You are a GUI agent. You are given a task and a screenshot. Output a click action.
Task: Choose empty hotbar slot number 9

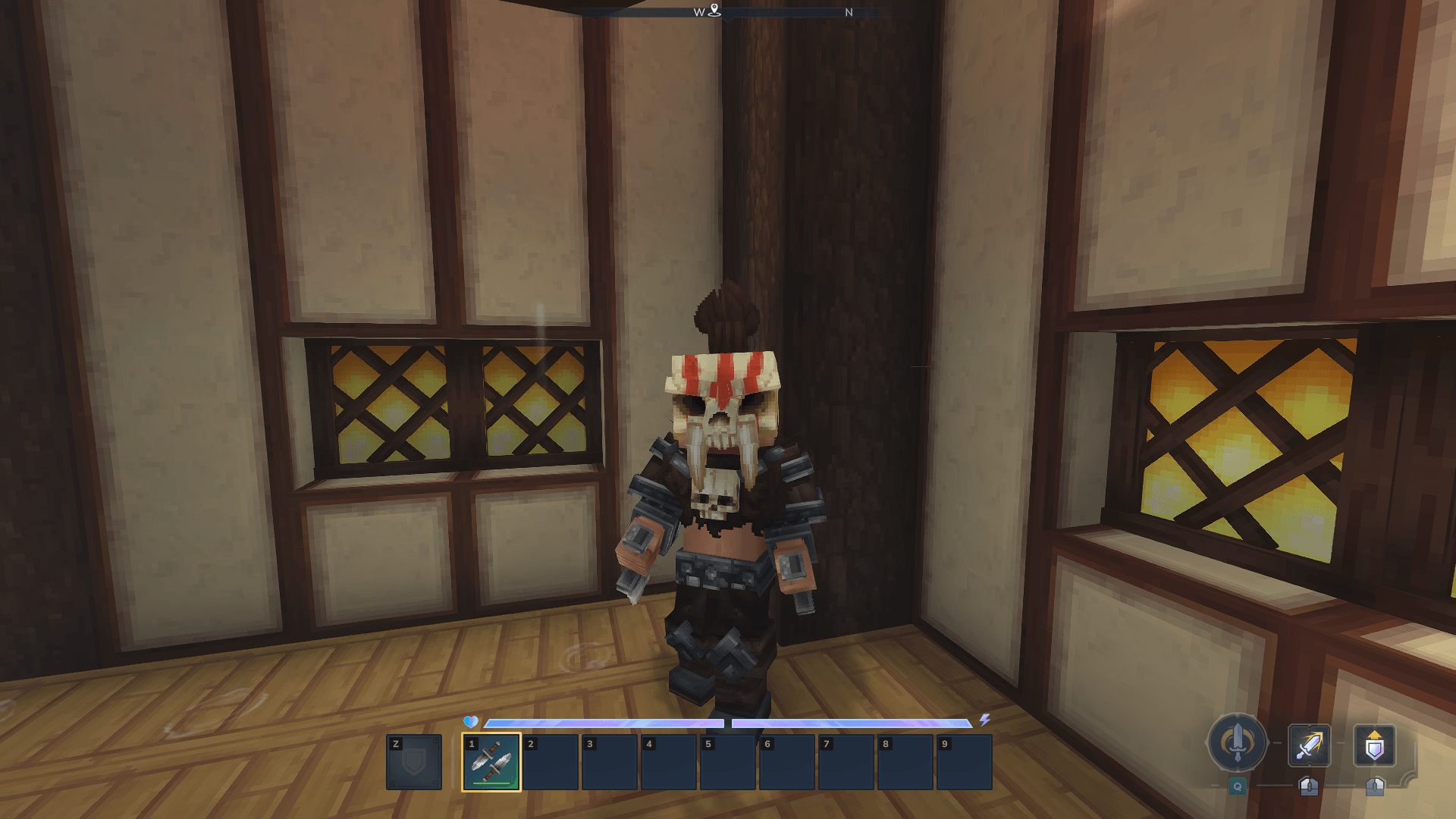click(x=965, y=762)
